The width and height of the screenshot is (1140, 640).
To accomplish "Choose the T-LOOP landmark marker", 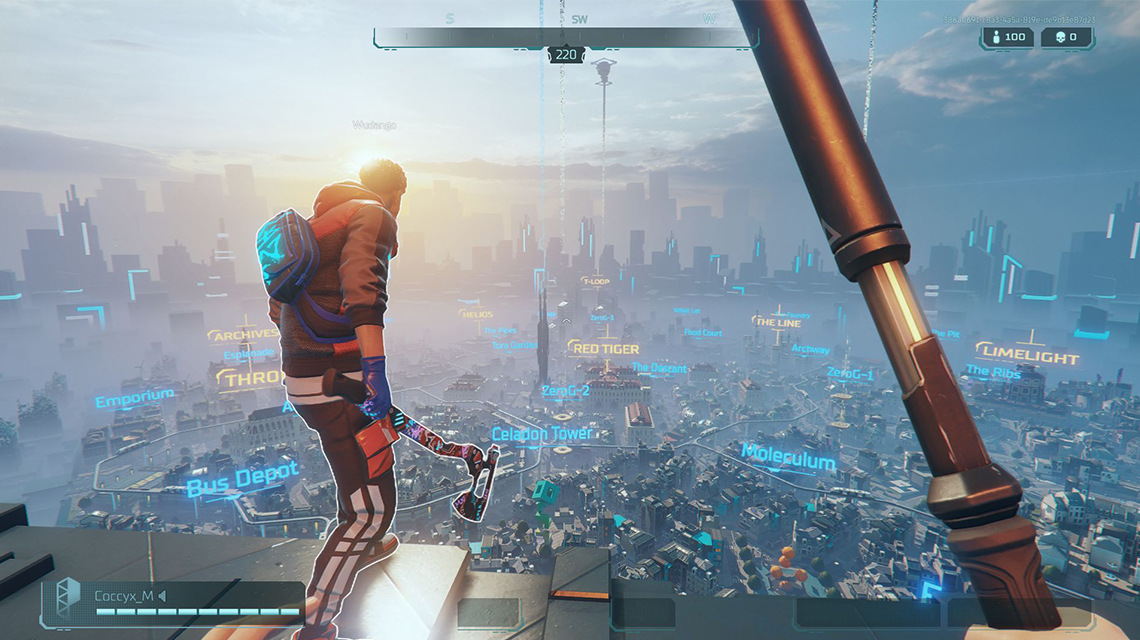I will tap(596, 282).
